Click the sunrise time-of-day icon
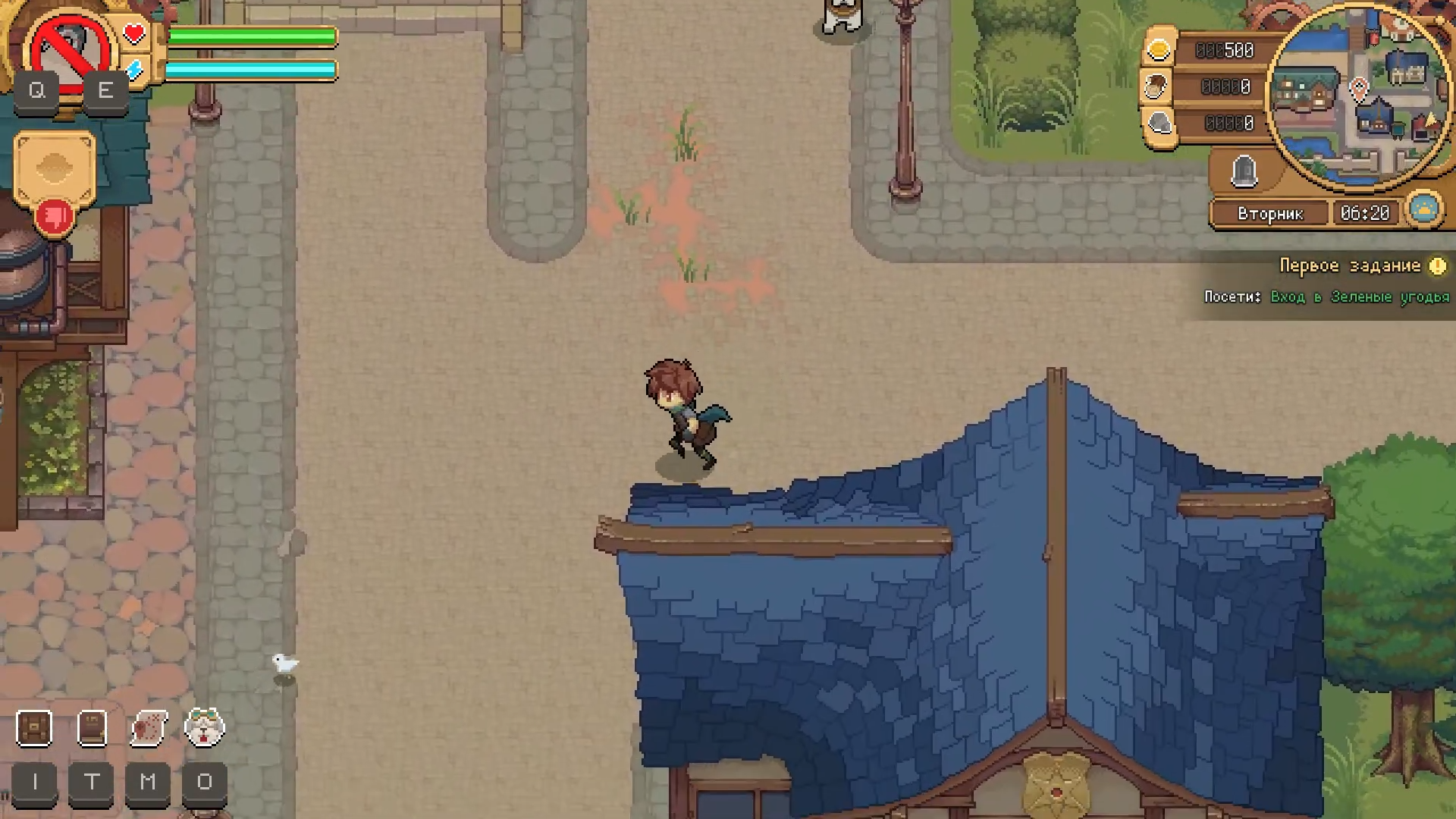1456x819 pixels. click(x=1424, y=209)
